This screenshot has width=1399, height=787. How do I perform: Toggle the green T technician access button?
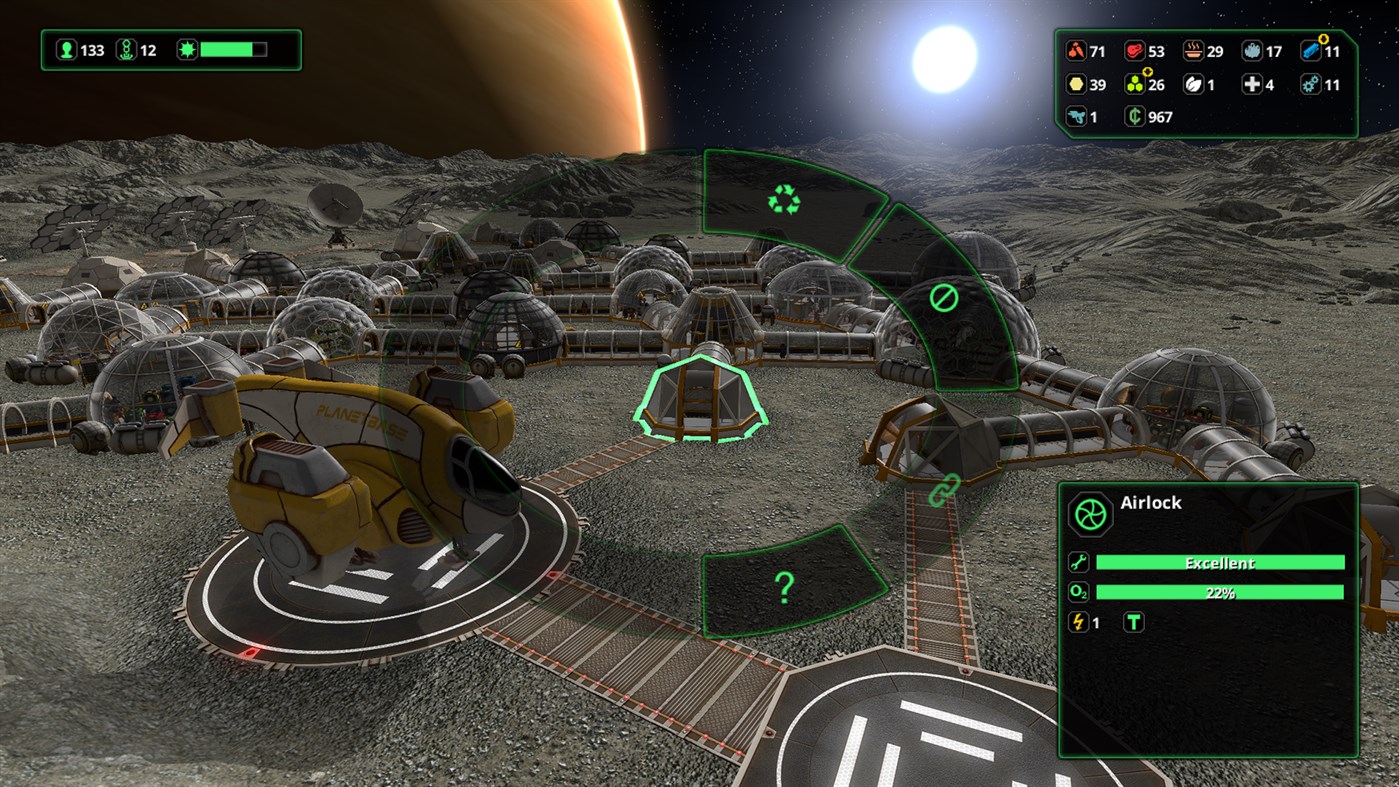(1134, 621)
